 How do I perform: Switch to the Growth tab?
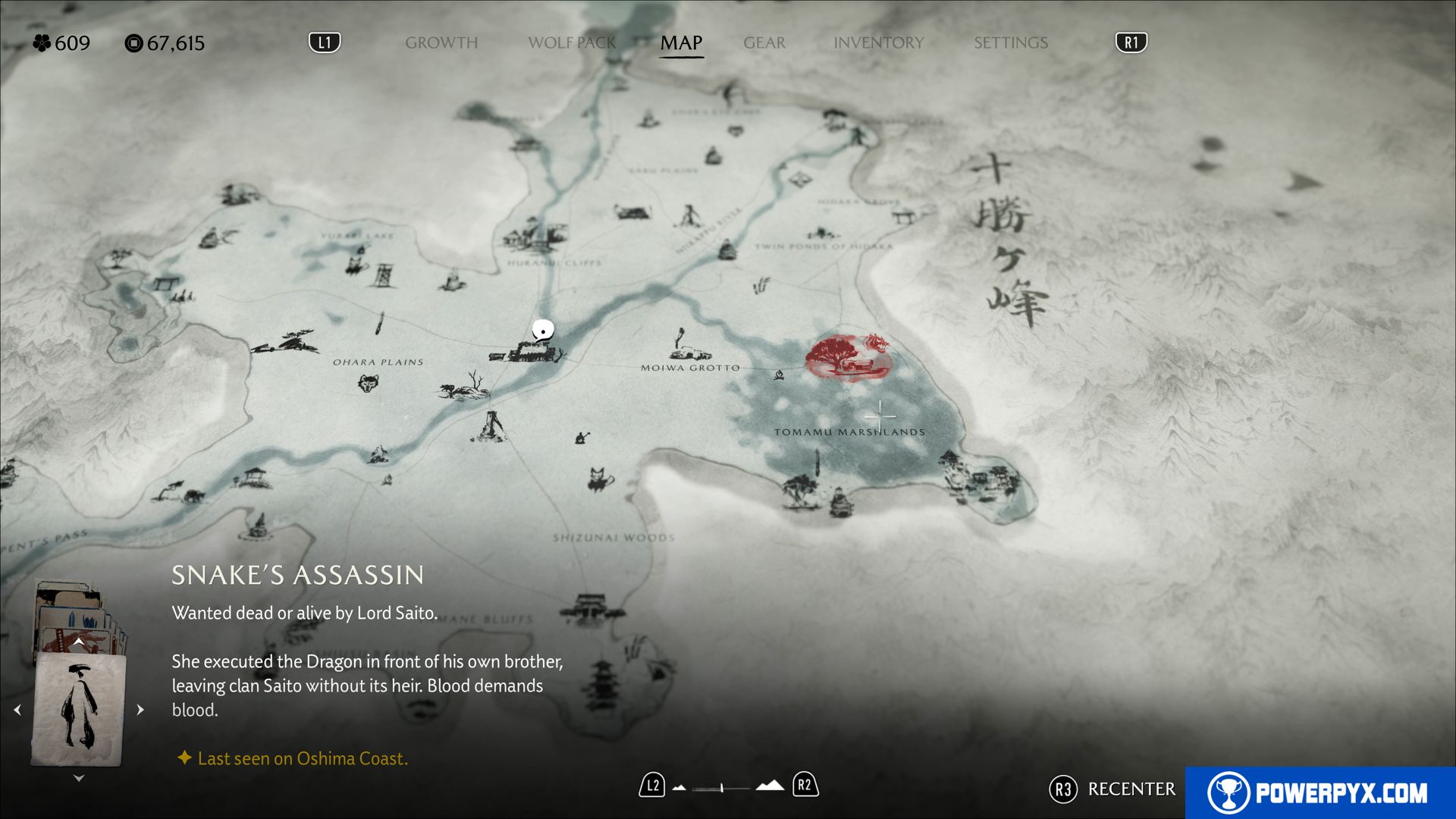pos(441,43)
